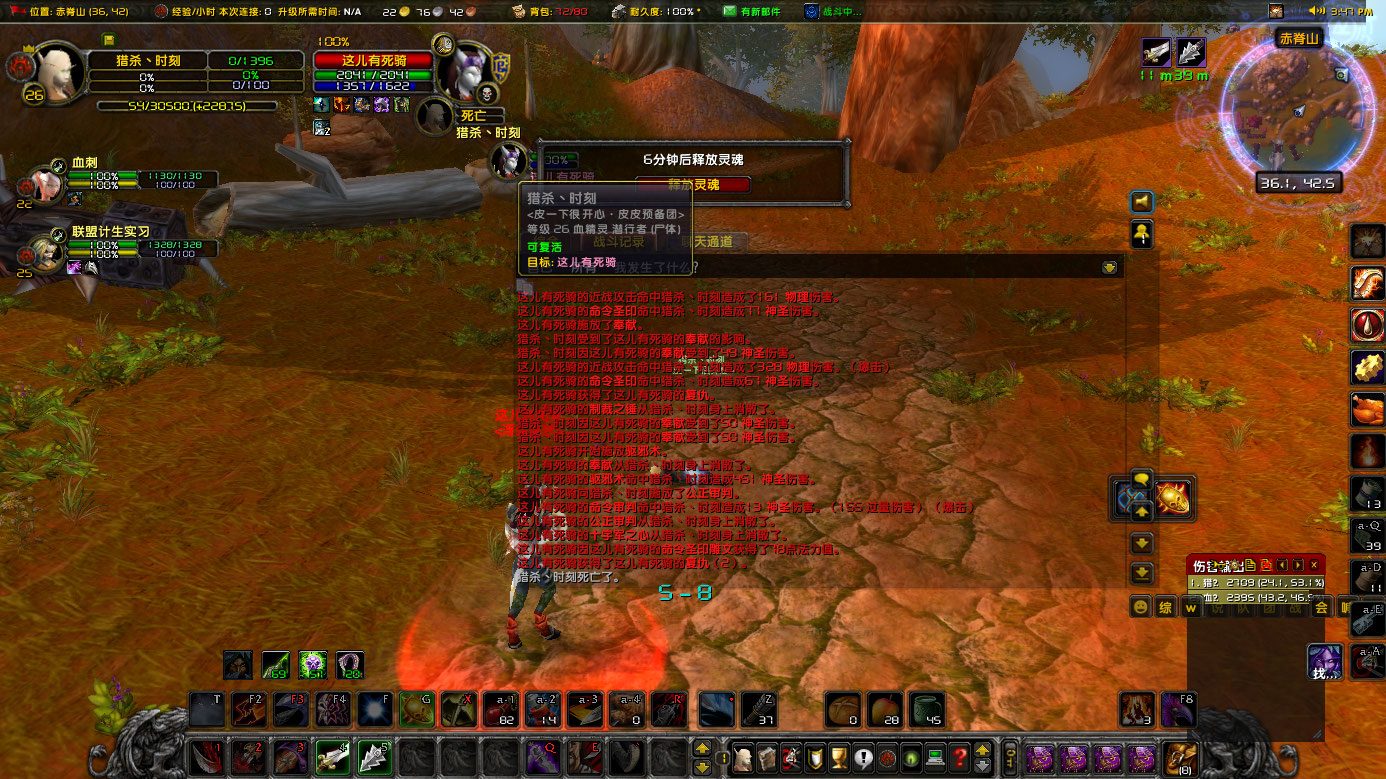
Task: Click left arrow on damage meter title bar
Action: click(1282, 565)
